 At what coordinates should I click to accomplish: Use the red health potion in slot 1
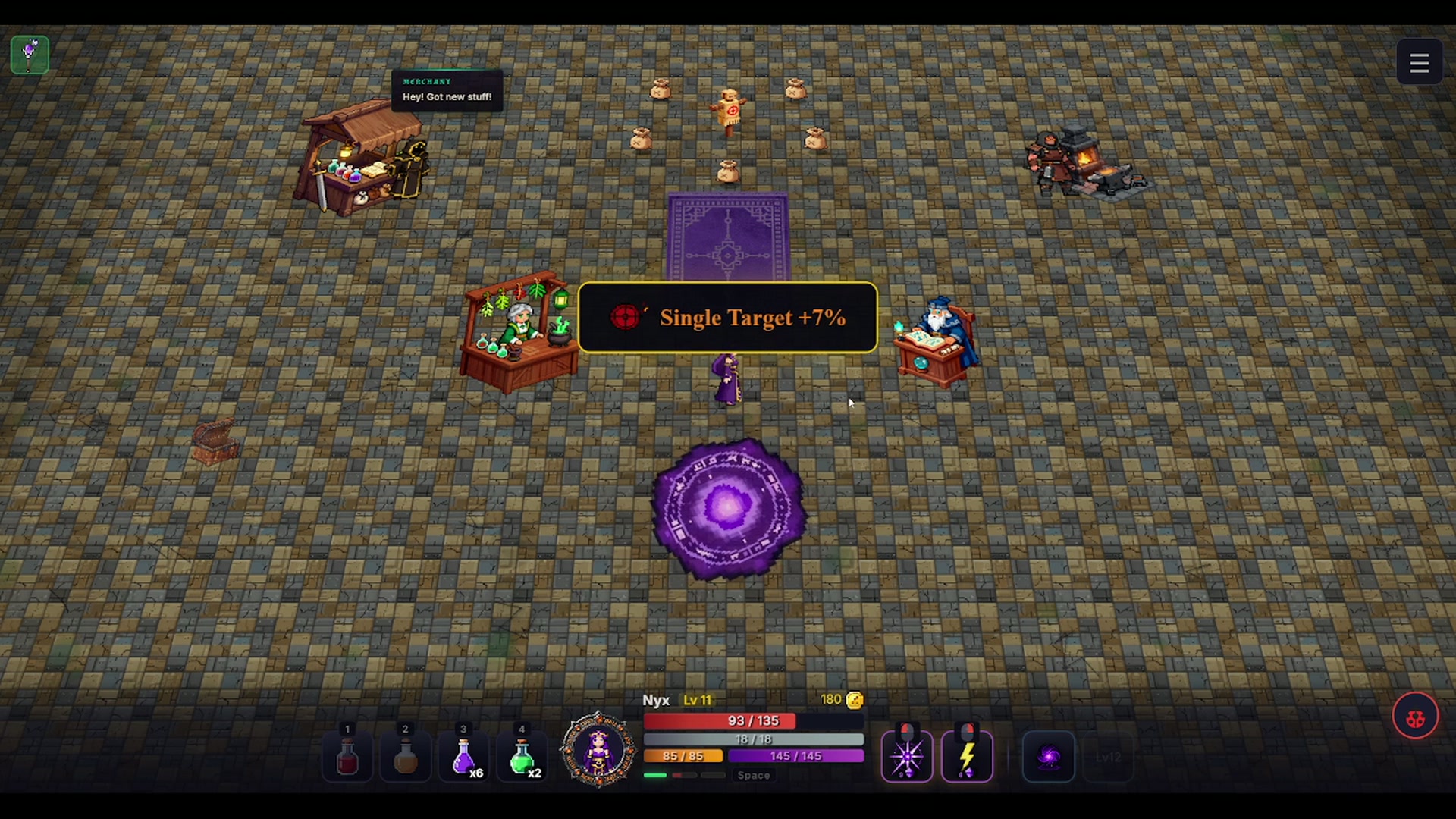[347, 757]
